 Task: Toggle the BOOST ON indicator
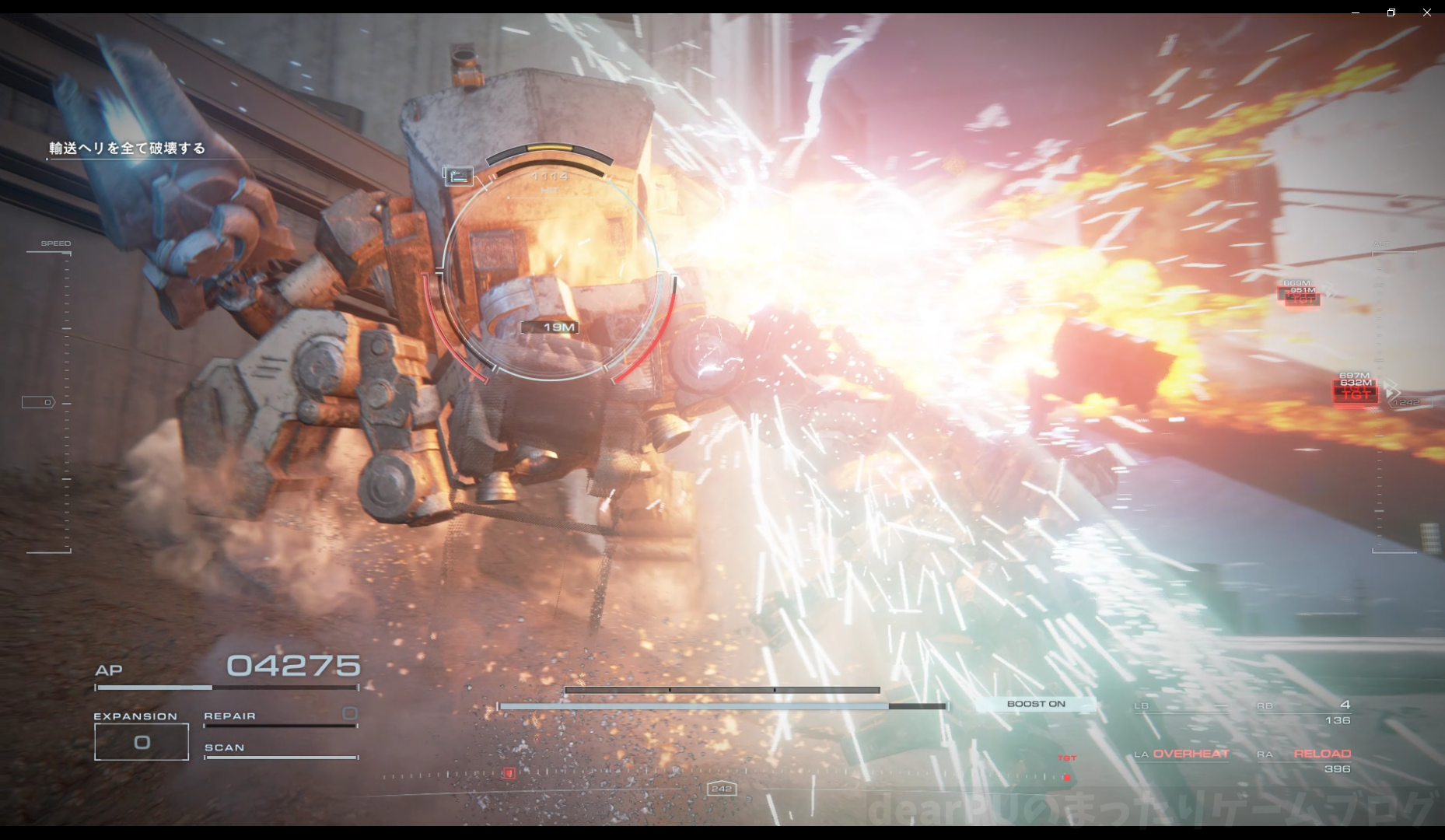point(1036,704)
